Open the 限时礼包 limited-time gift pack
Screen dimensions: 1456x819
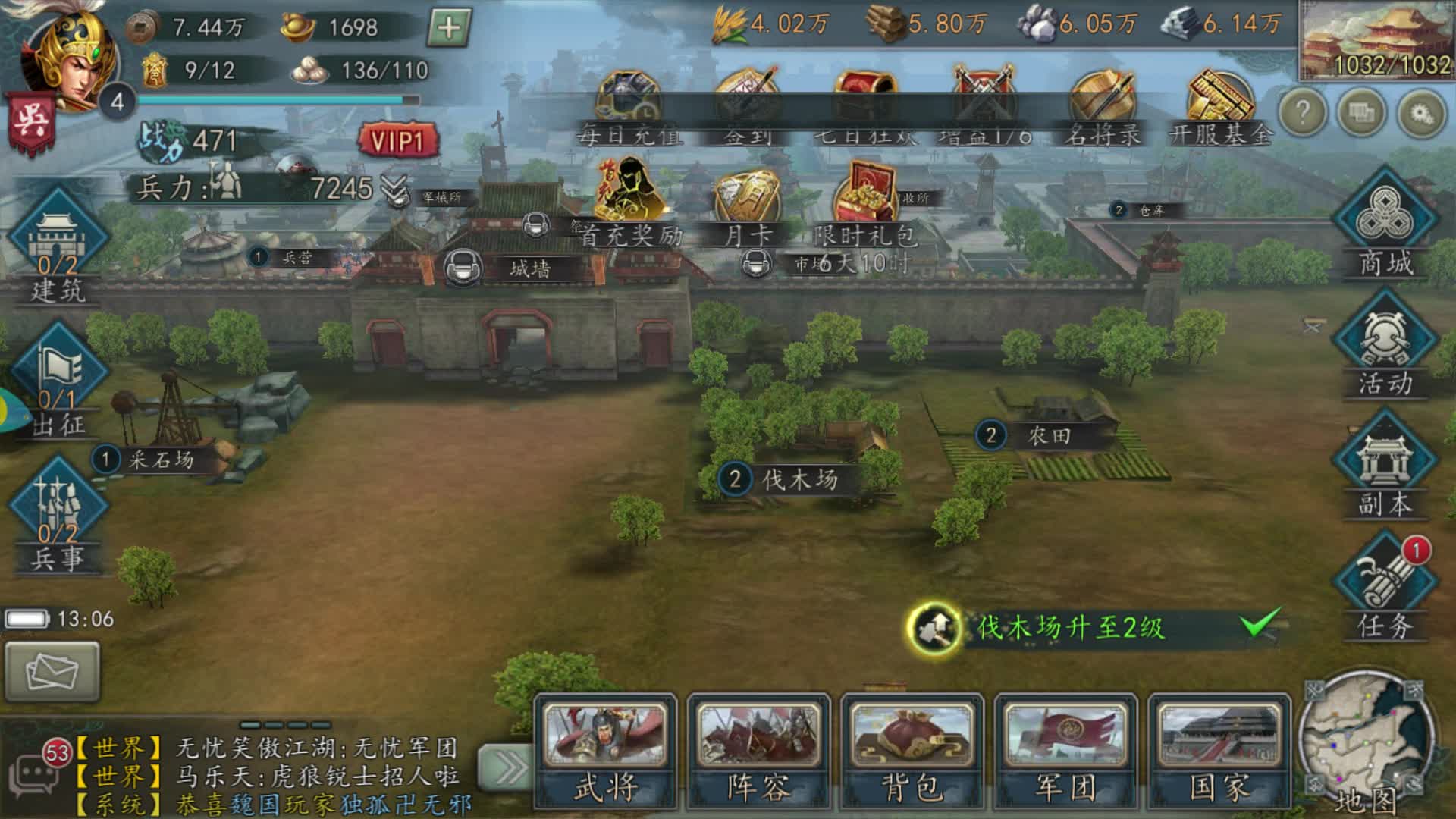864,203
